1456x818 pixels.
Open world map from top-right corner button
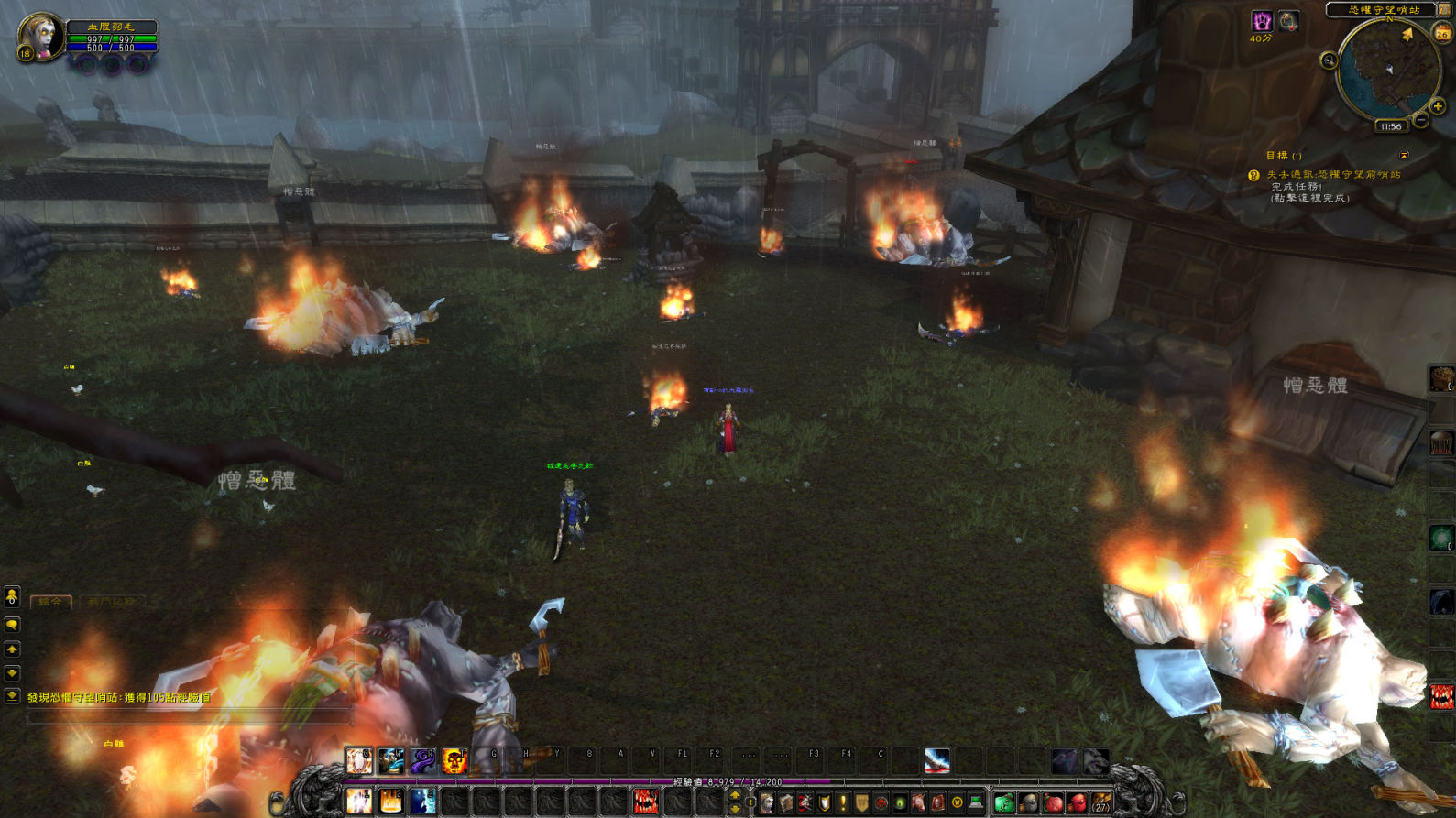(x=1445, y=9)
